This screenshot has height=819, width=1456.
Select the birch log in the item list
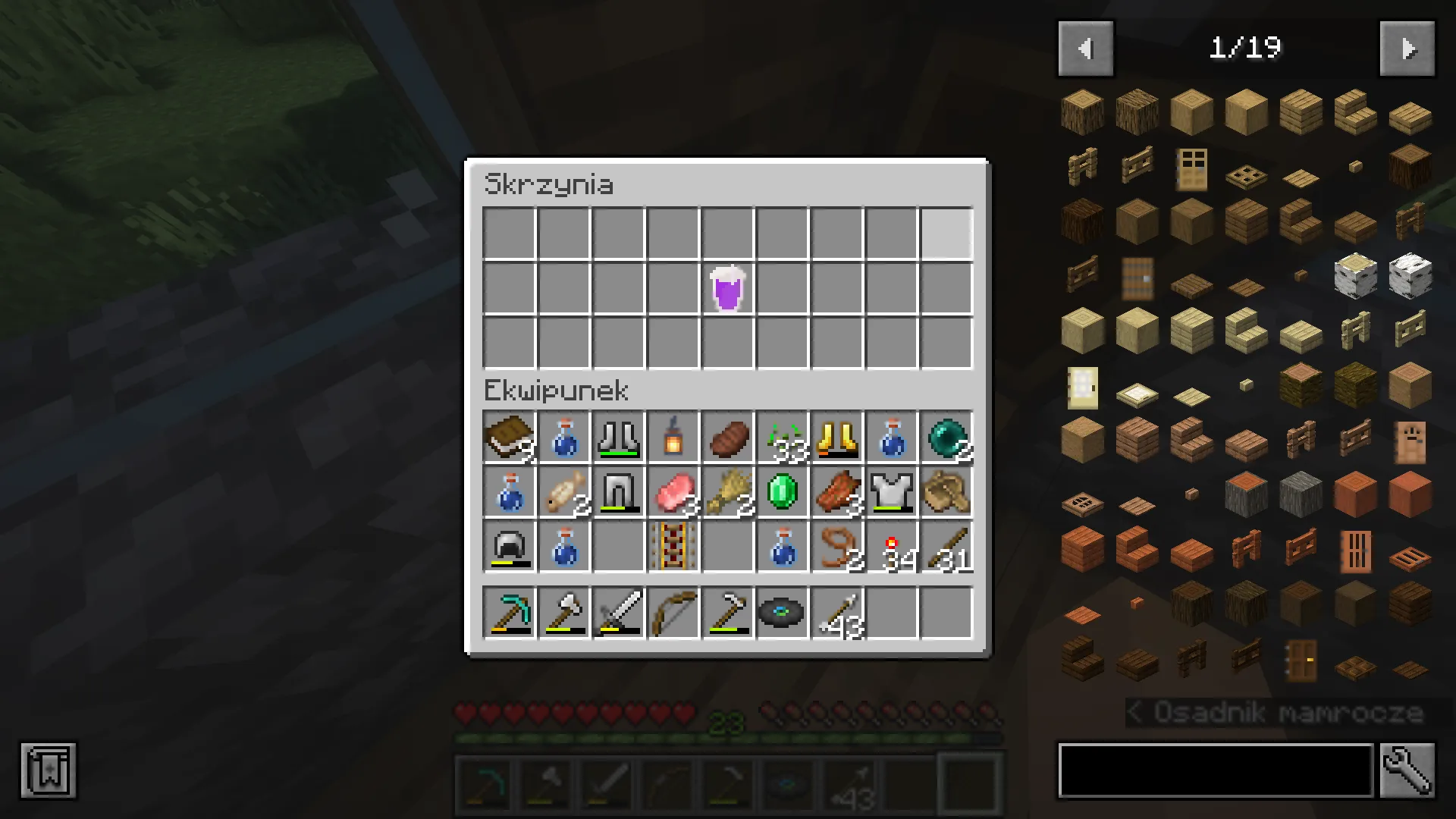coord(1354,277)
